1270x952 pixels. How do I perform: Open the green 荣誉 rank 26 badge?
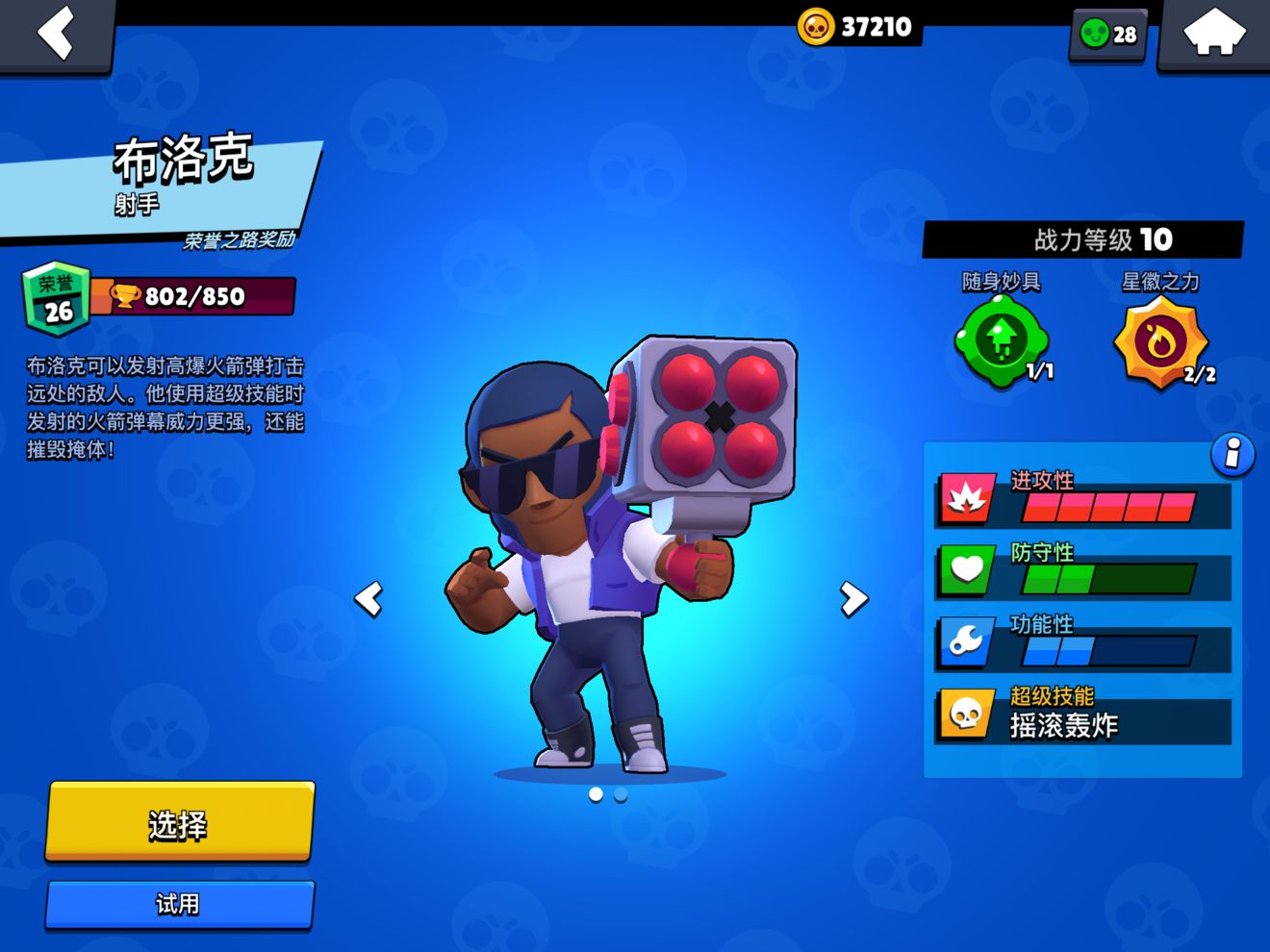57,298
